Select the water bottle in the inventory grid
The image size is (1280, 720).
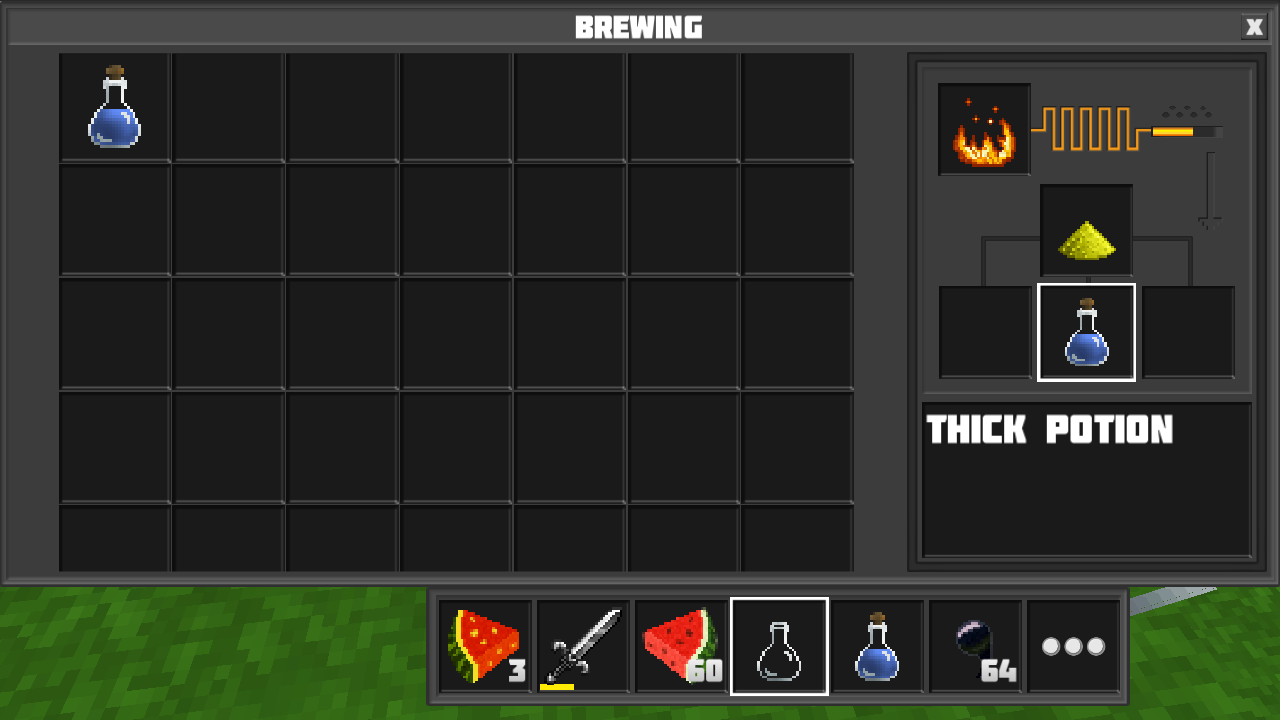click(114, 106)
